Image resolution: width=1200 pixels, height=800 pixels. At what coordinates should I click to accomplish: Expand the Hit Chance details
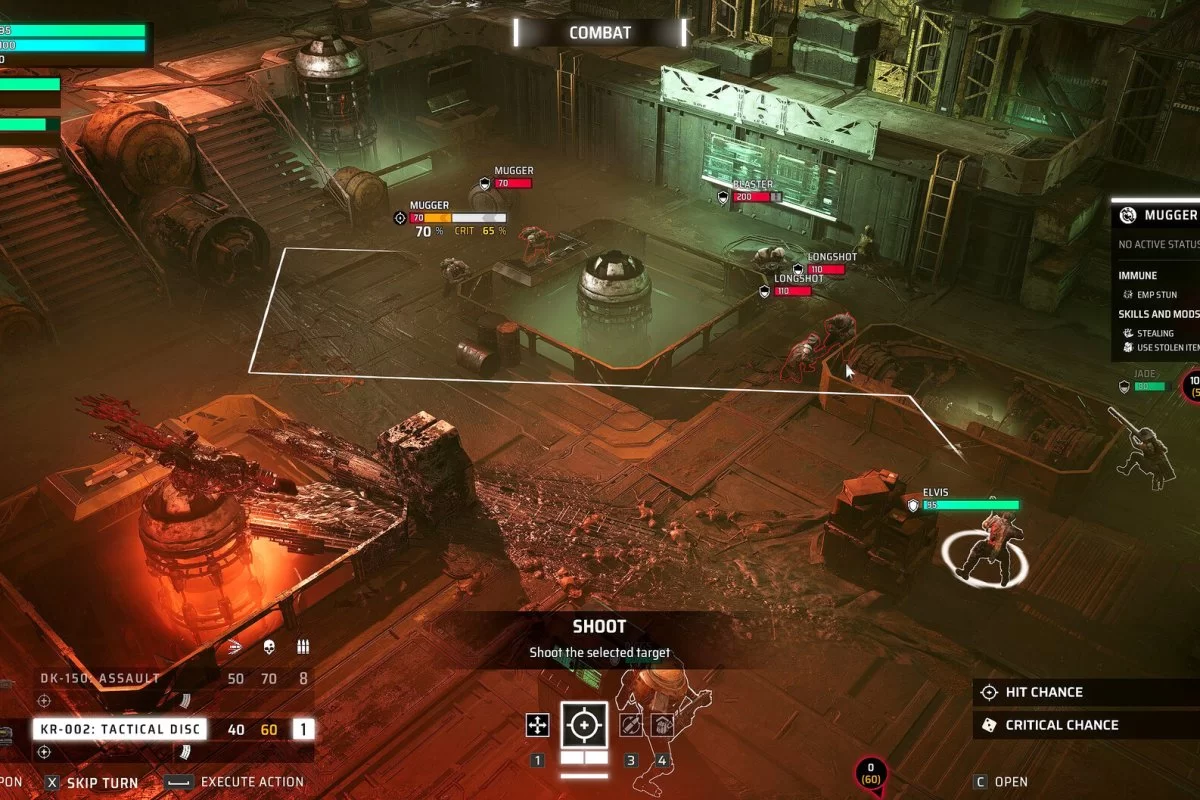pos(1042,692)
